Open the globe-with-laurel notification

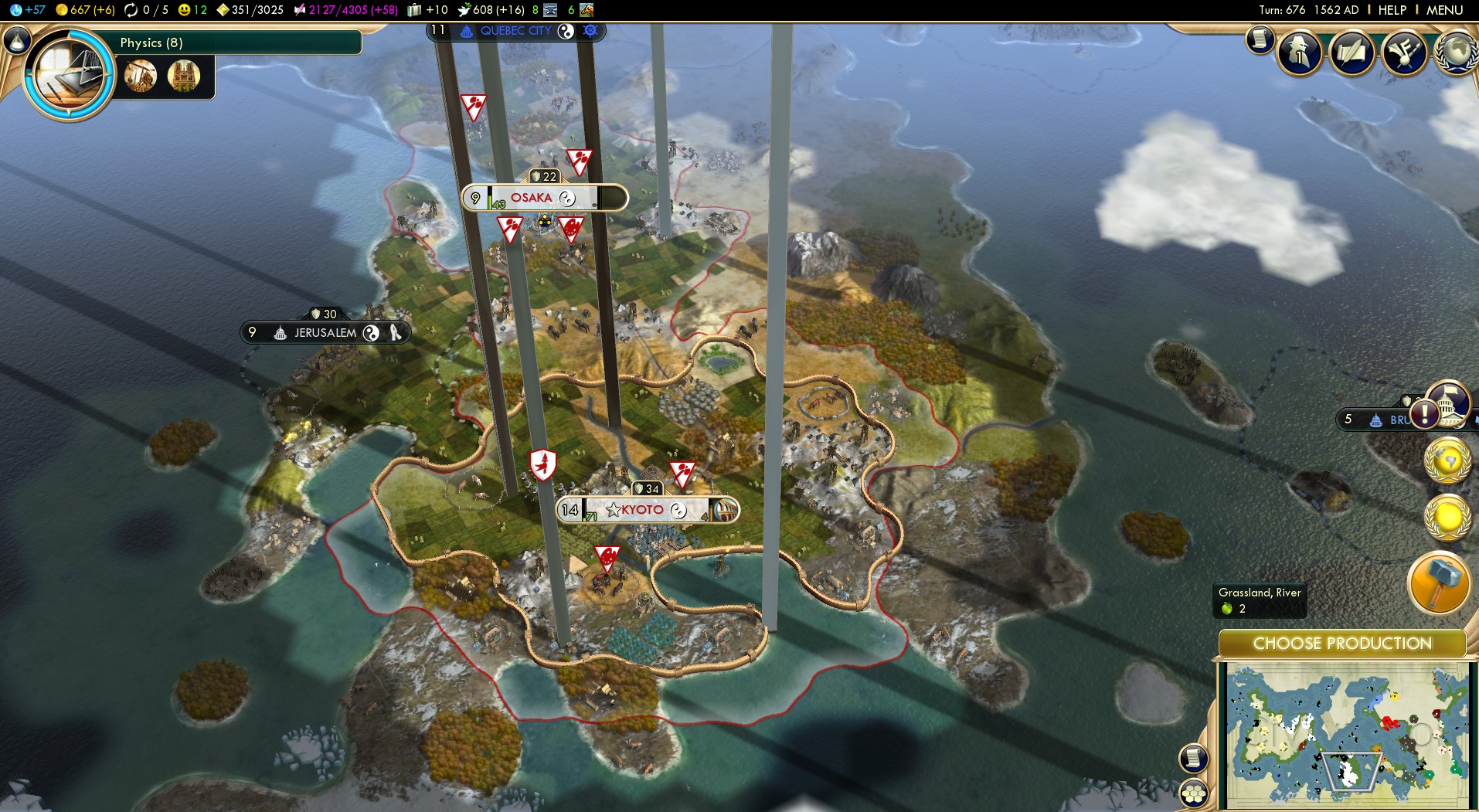click(1447, 461)
